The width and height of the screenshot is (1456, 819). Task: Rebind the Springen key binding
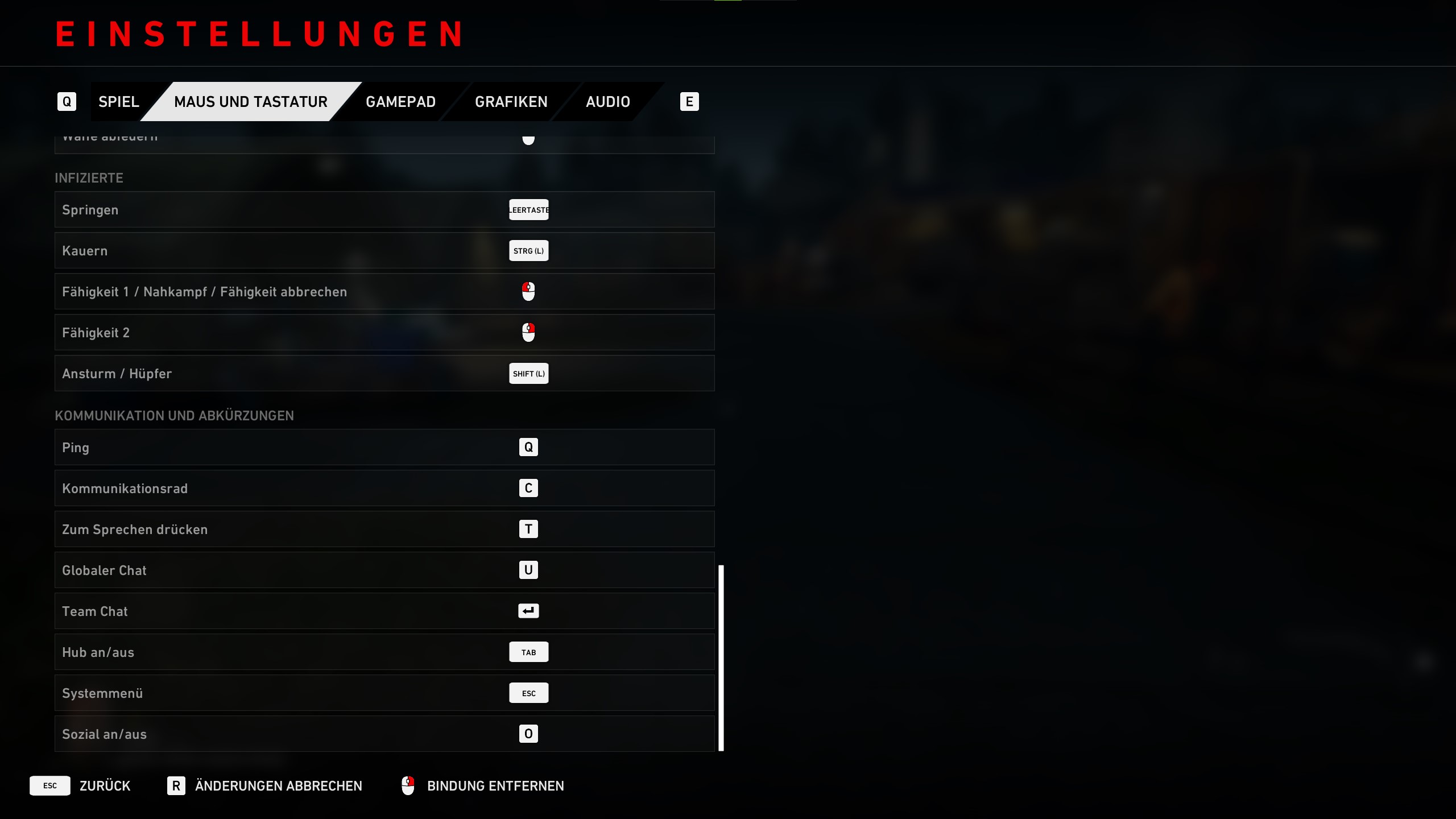[528, 210]
